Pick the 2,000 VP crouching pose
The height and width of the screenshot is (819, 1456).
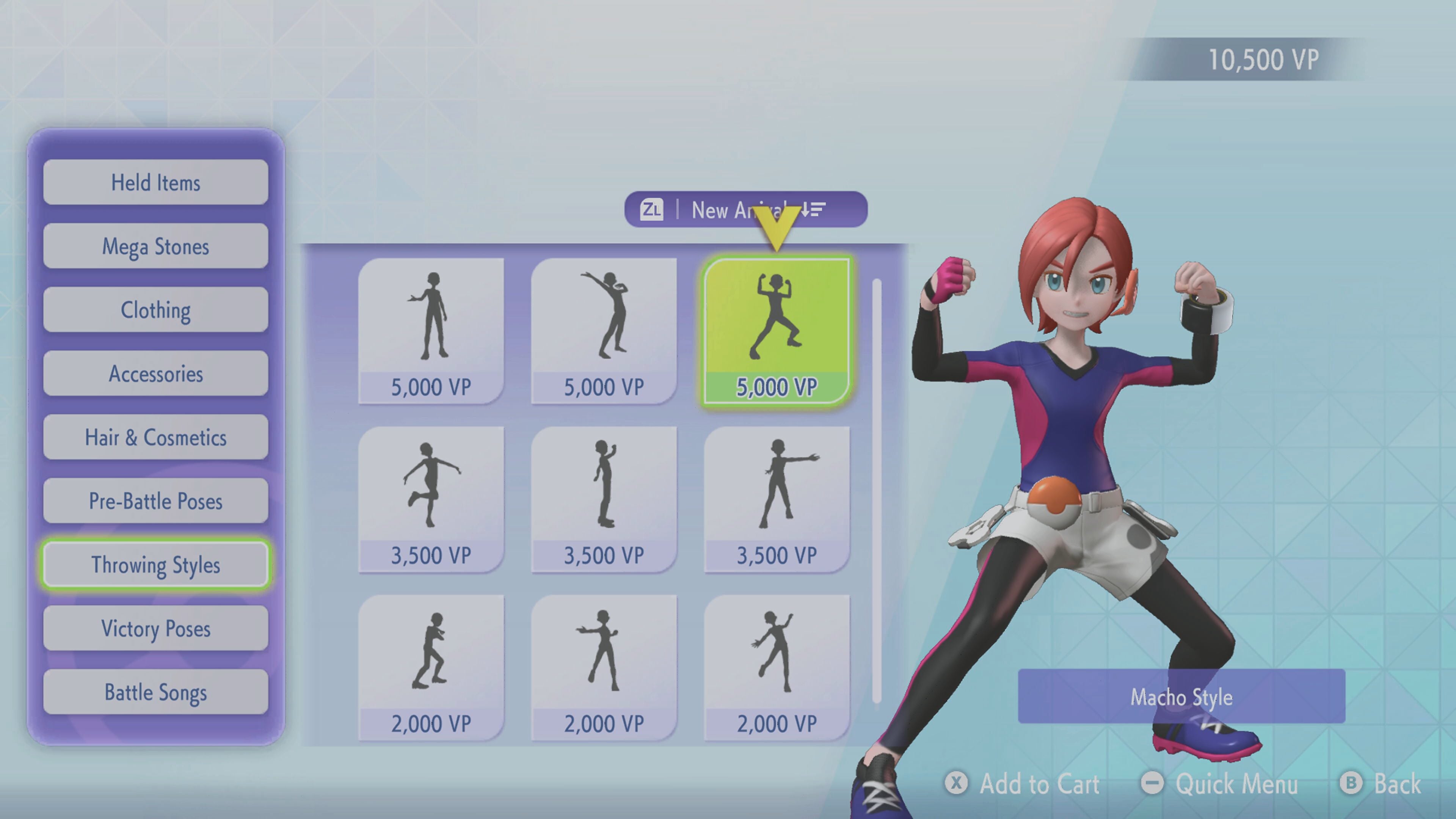coord(431,667)
